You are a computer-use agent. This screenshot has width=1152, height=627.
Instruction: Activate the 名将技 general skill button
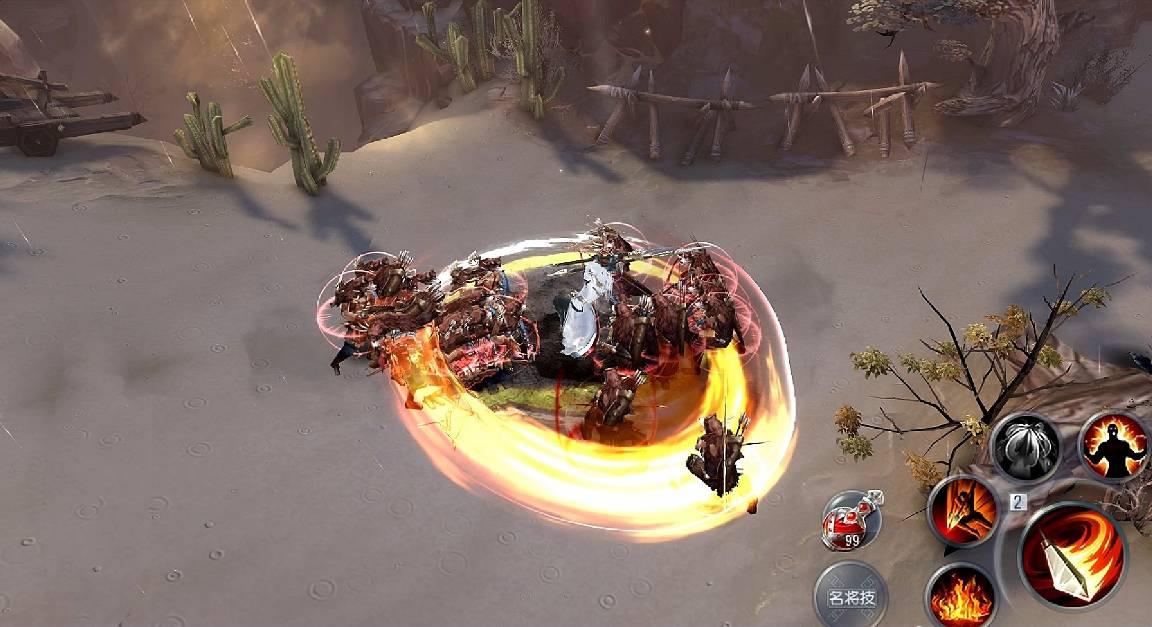(851, 596)
